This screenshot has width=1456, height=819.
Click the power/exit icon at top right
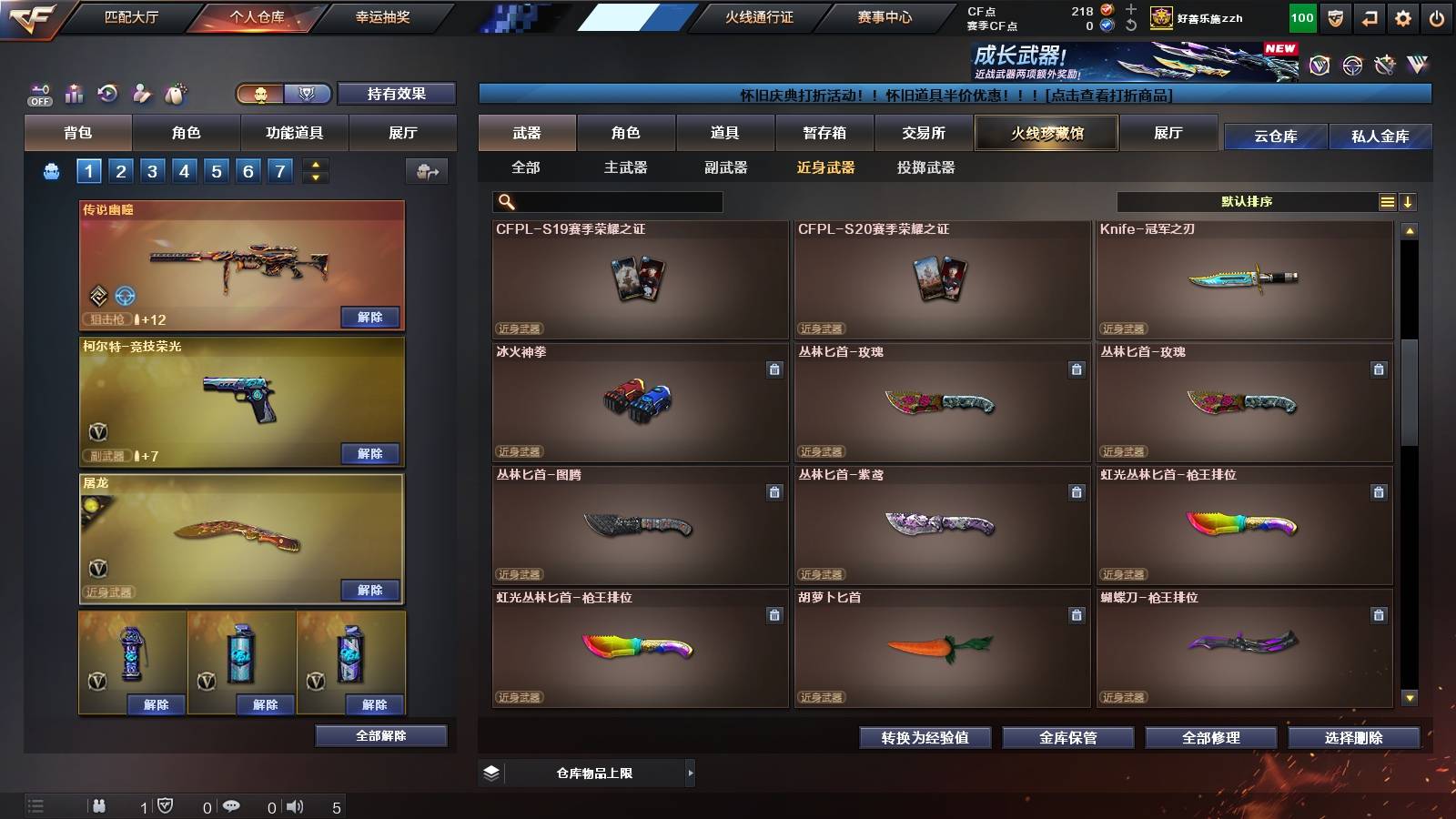(1437, 17)
